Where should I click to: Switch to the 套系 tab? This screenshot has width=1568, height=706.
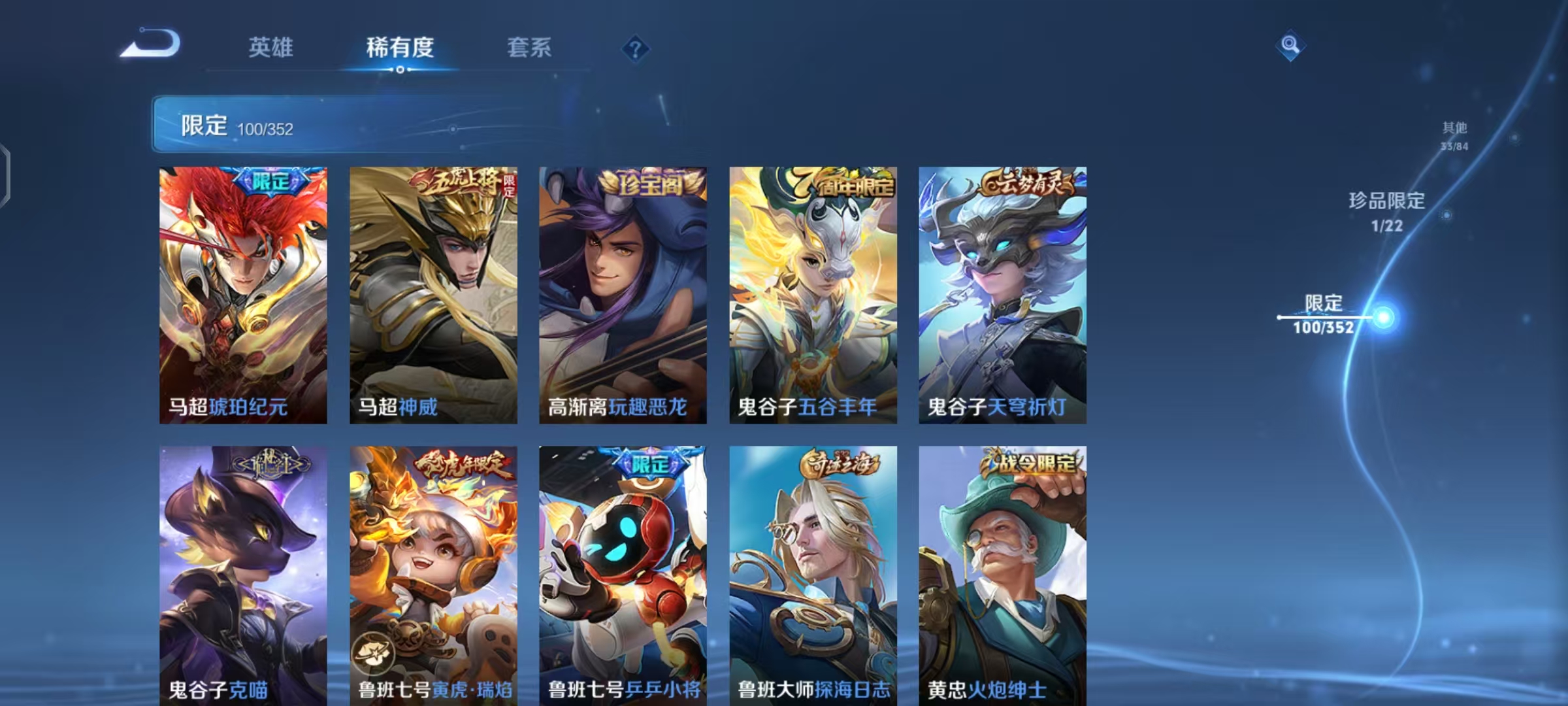click(531, 47)
